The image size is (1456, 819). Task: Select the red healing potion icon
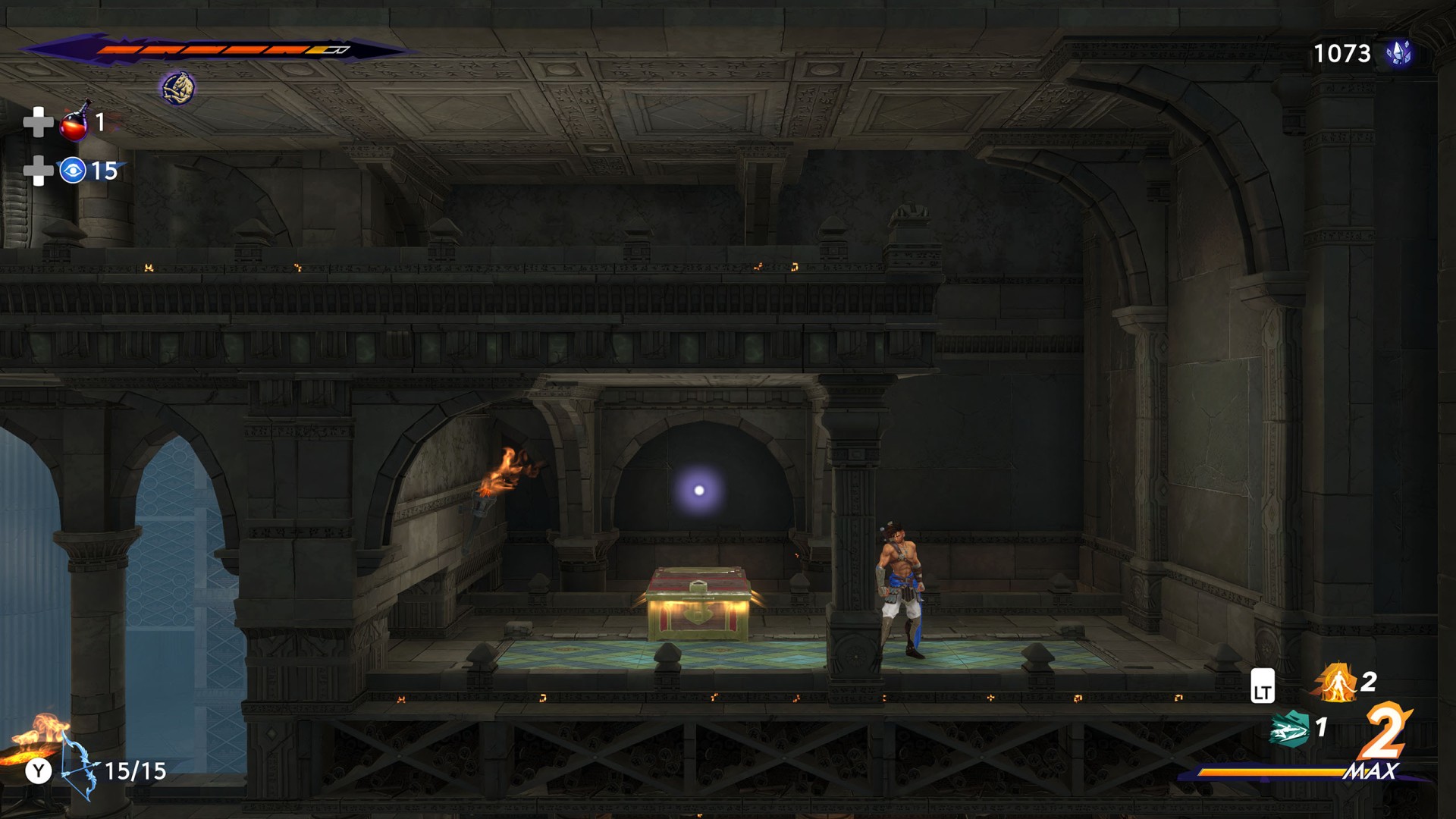(74, 124)
